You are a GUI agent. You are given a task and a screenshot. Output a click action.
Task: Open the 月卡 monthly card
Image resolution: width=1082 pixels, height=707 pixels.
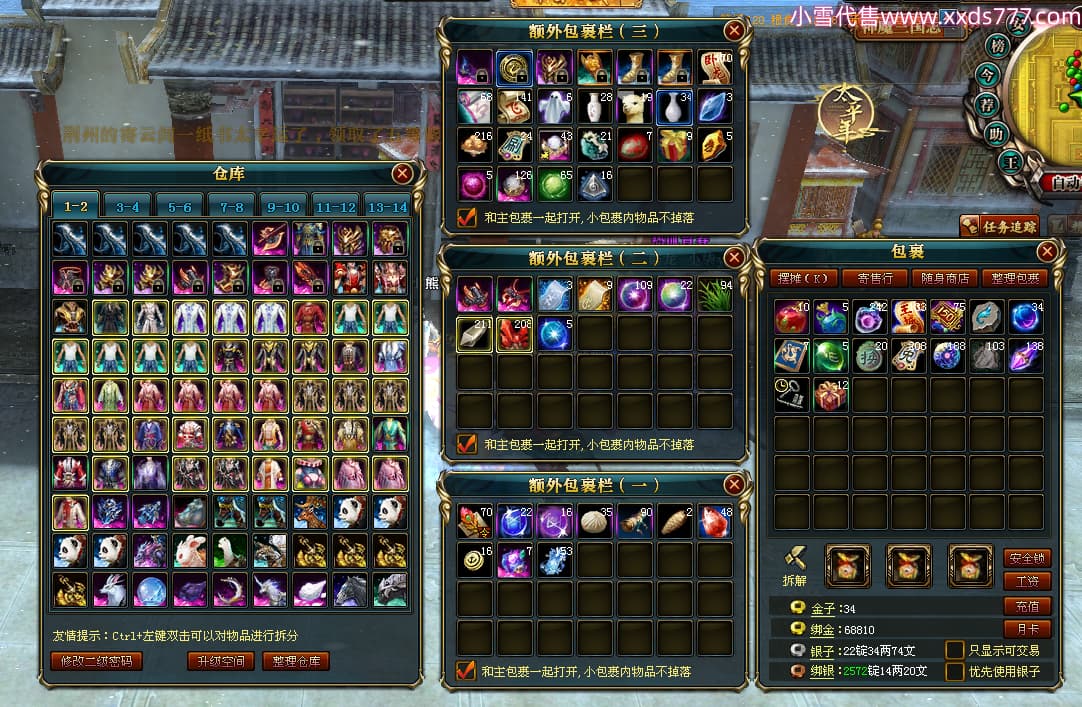(x=1027, y=629)
